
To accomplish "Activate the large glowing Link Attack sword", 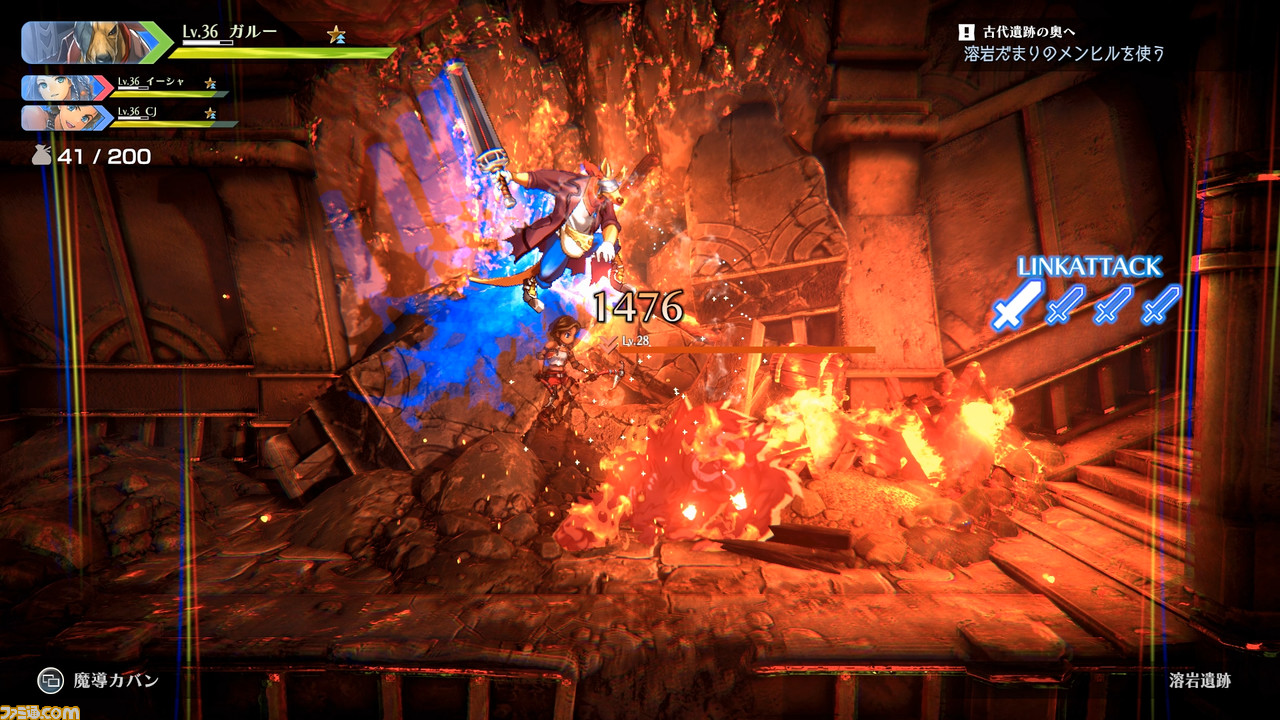I will tap(1017, 304).
